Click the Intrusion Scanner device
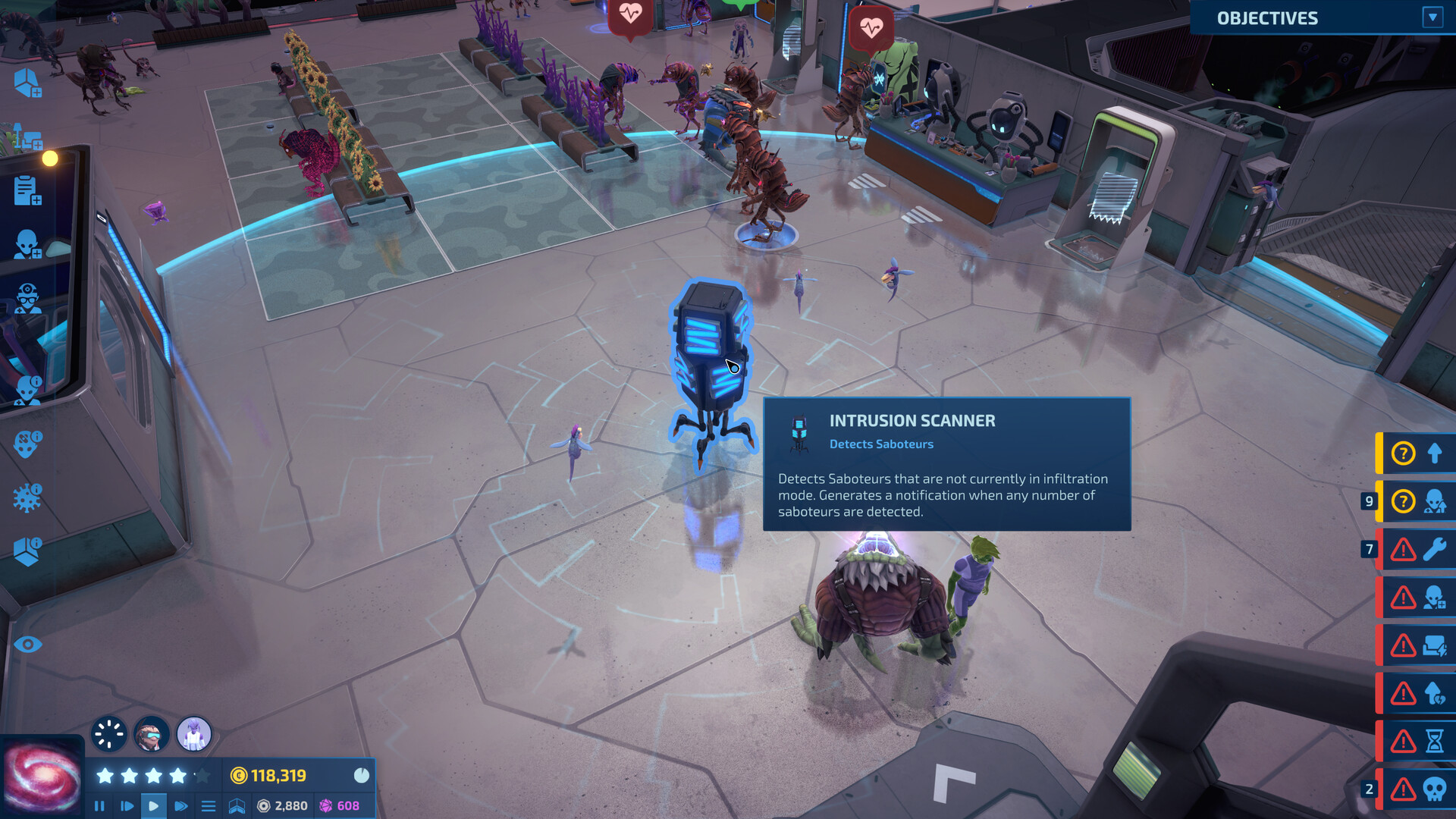The image size is (1456, 819). (711, 356)
